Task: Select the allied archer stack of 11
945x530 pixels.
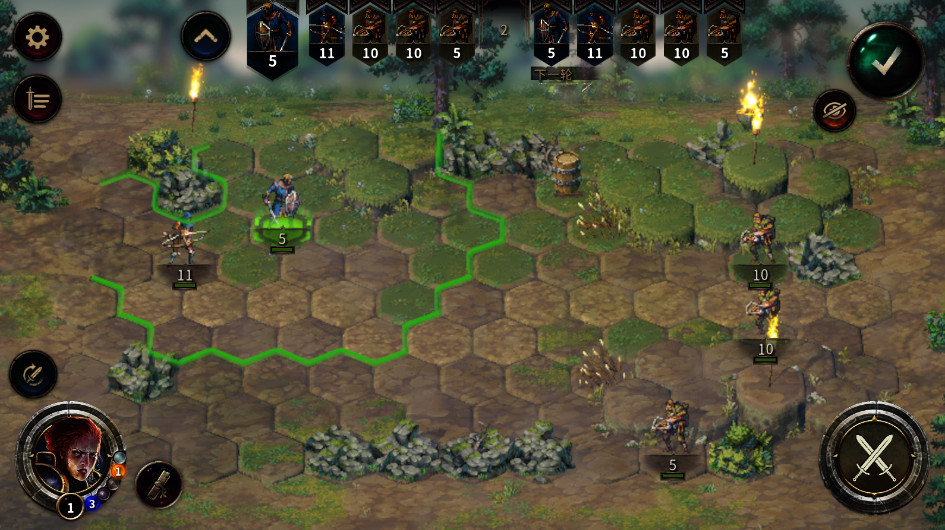Action: click(x=183, y=245)
